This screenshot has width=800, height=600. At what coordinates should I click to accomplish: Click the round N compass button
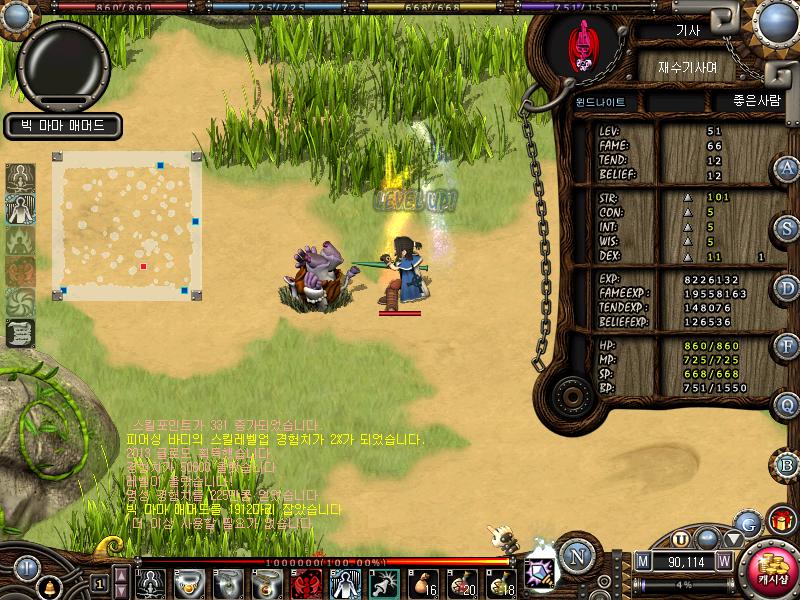(x=574, y=555)
